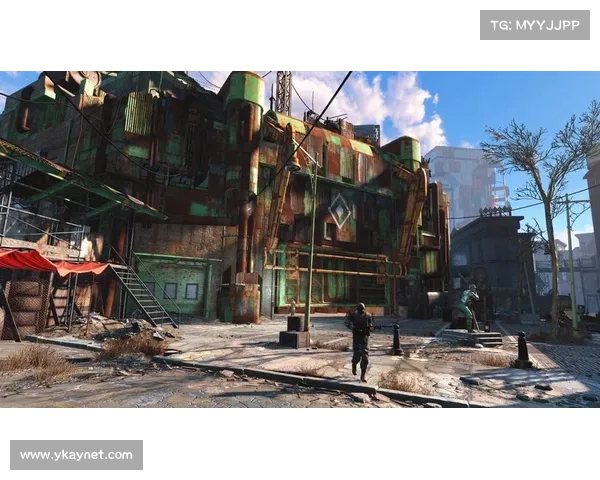Image resolution: width=600 pixels, height=480 pixels.
Task: Click the TG: MYYJJPP contact label
Action: tap(535, 24)
